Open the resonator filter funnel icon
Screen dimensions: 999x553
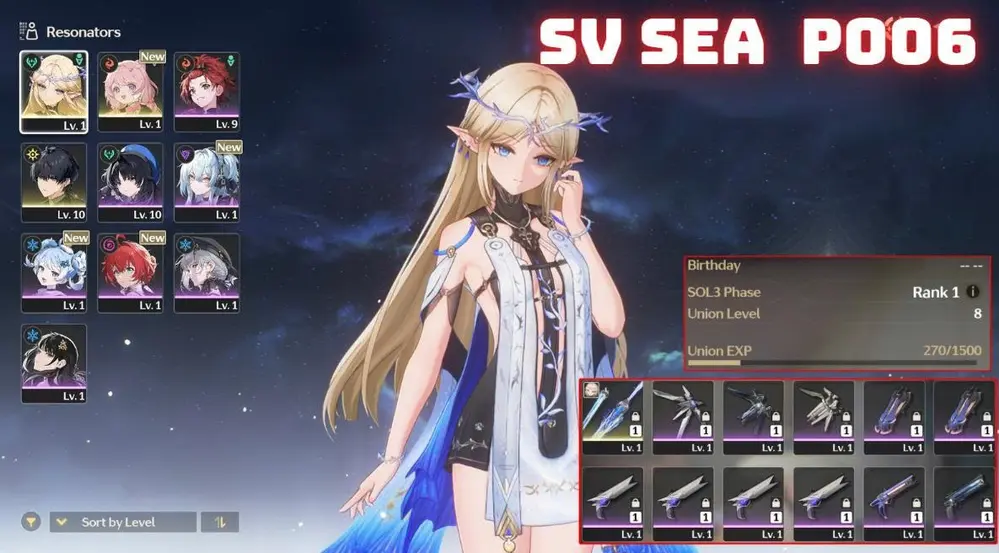click(31, 522)
